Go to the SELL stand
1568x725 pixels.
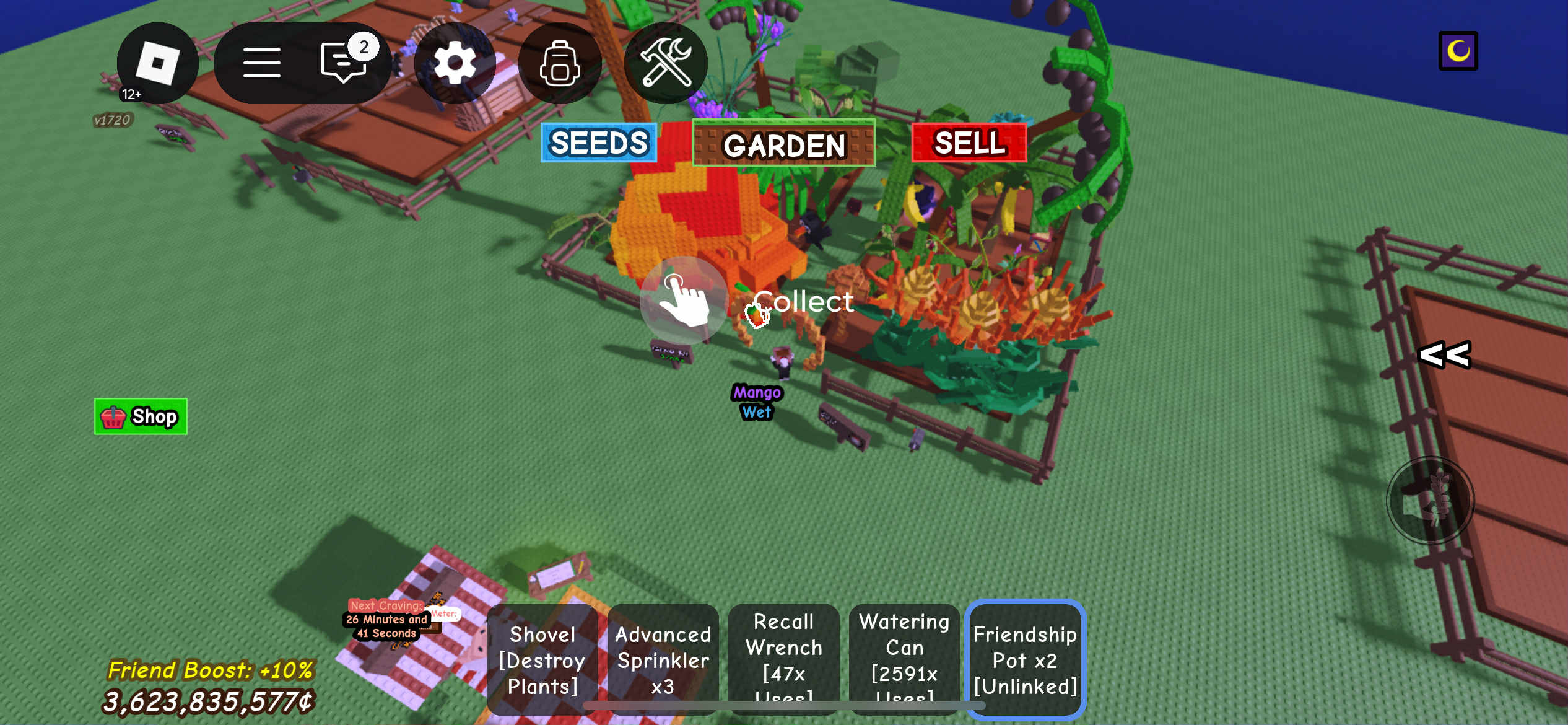969,143
